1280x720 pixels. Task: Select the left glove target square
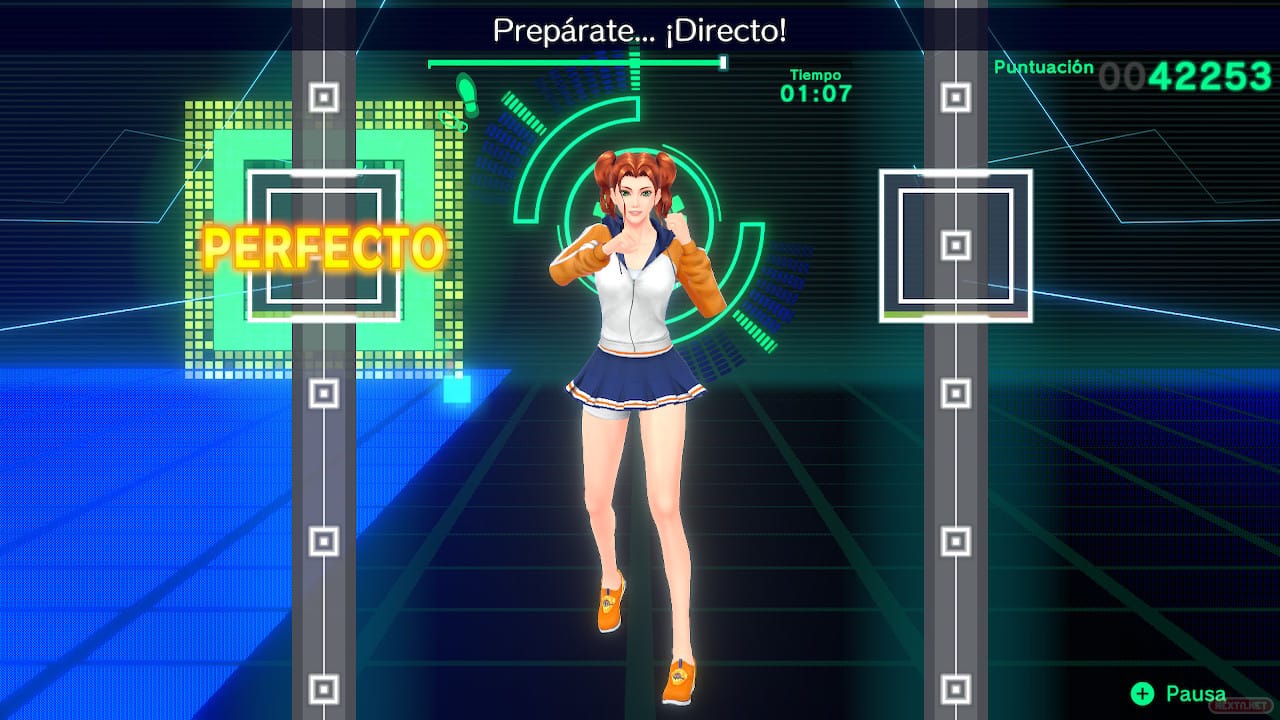point(325,243)
